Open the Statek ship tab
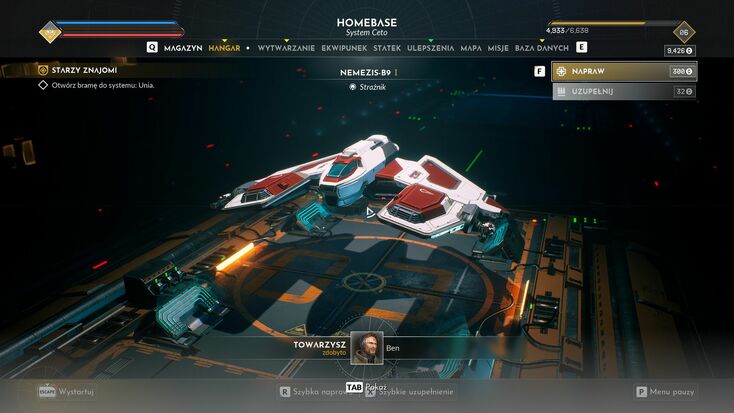Image resolution: width=734 pixels, height=413 pixels. point(387,47)
